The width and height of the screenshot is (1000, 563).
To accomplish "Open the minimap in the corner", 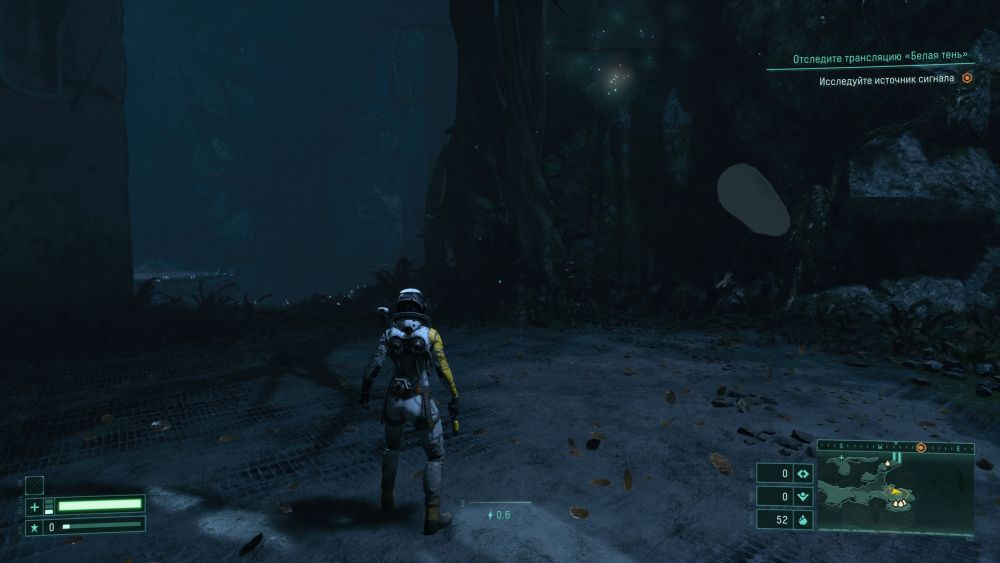I will 895,489.
